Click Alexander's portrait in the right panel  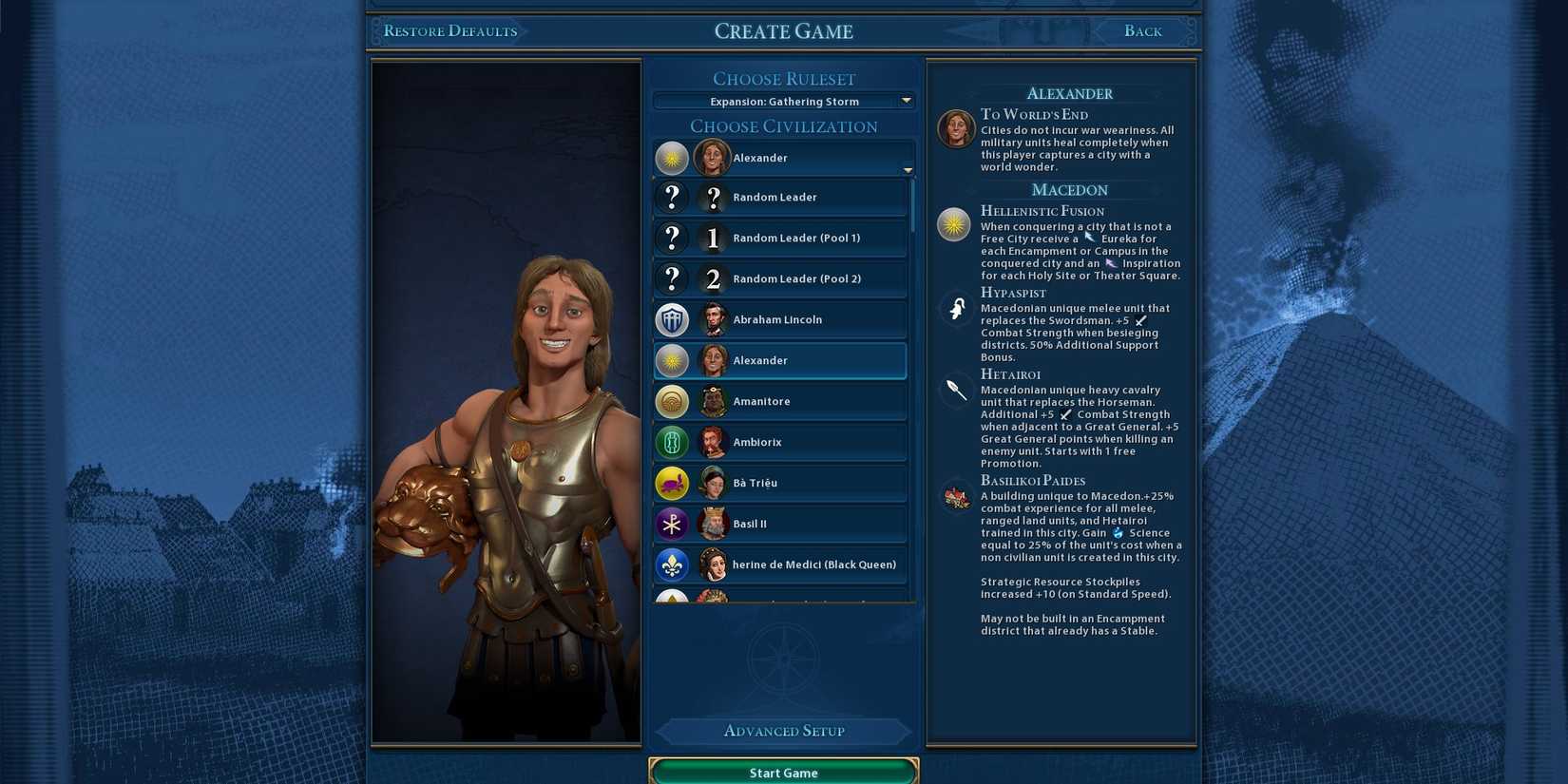pos(954,126)
